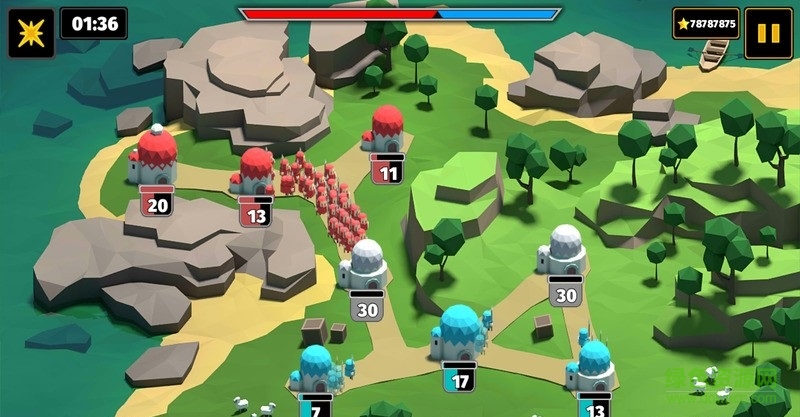800x417 pixels.
Task: Select the red tower with 11 troops
Action: click(387, 133)
